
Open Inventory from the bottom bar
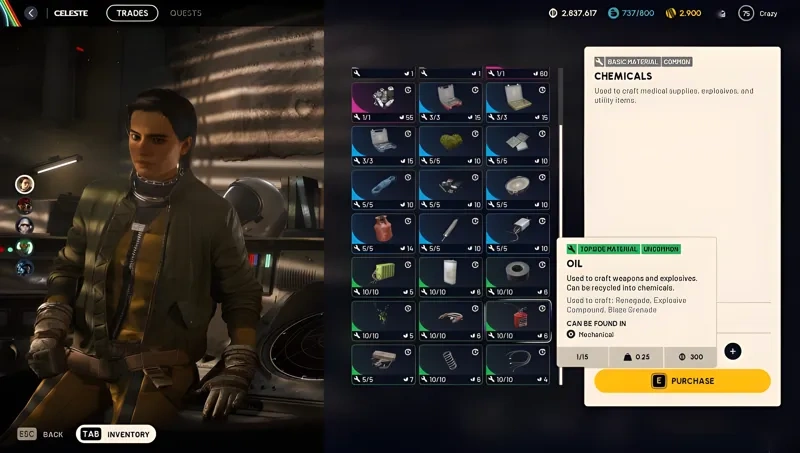(x=117, y=434)
